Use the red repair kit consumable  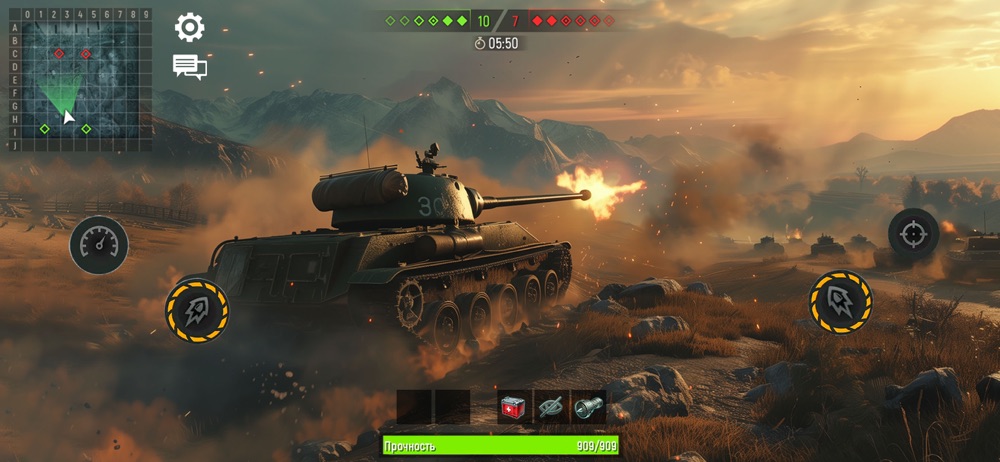tap(515, 407)
